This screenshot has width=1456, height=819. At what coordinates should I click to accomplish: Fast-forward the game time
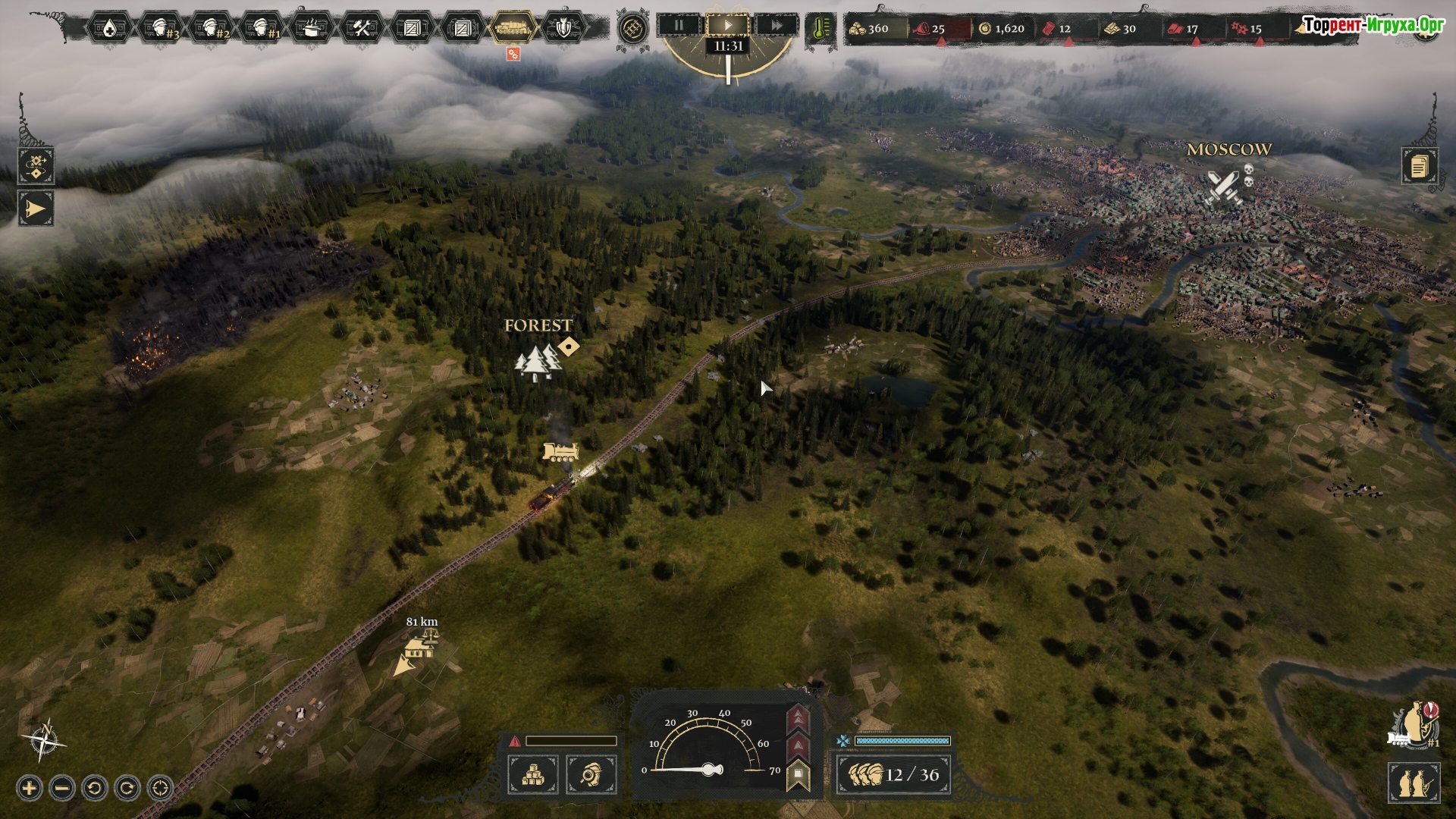coord(777,25)
